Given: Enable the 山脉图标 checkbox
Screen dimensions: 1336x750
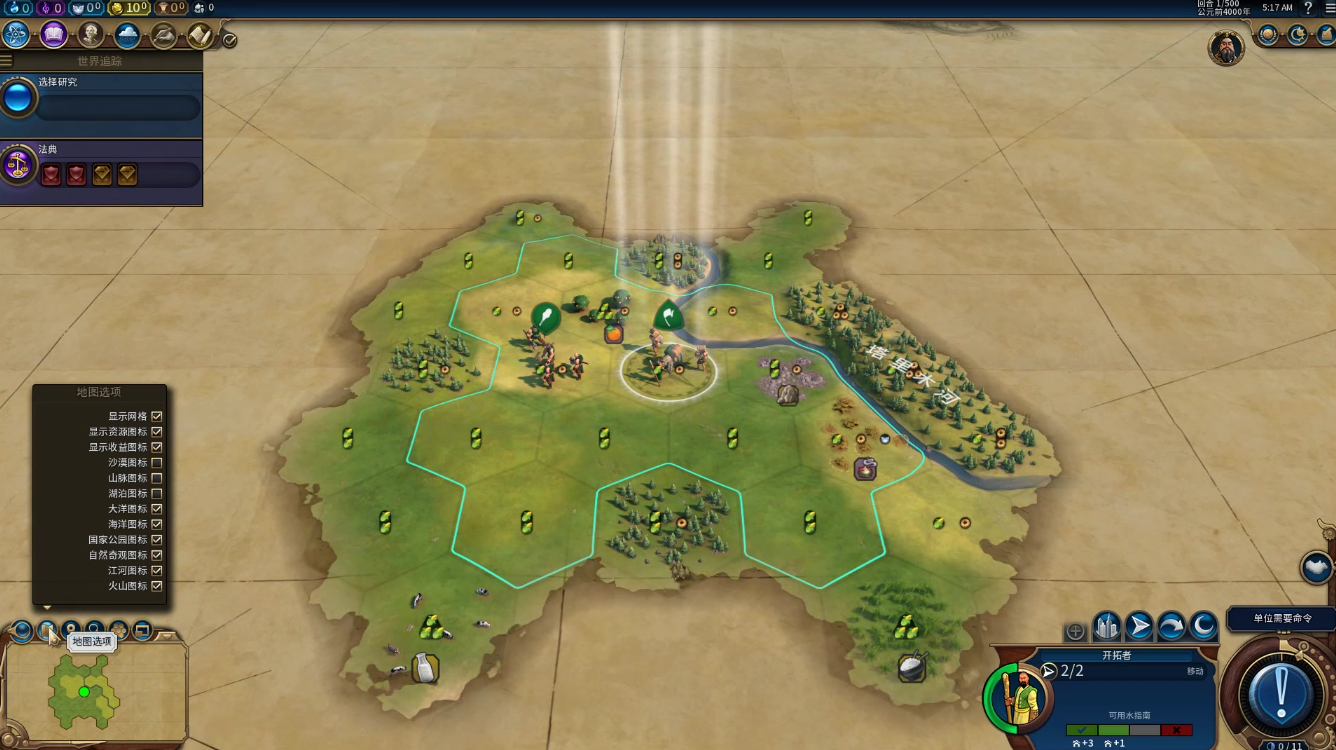Looking at the screenshot, I should point(157,478).
